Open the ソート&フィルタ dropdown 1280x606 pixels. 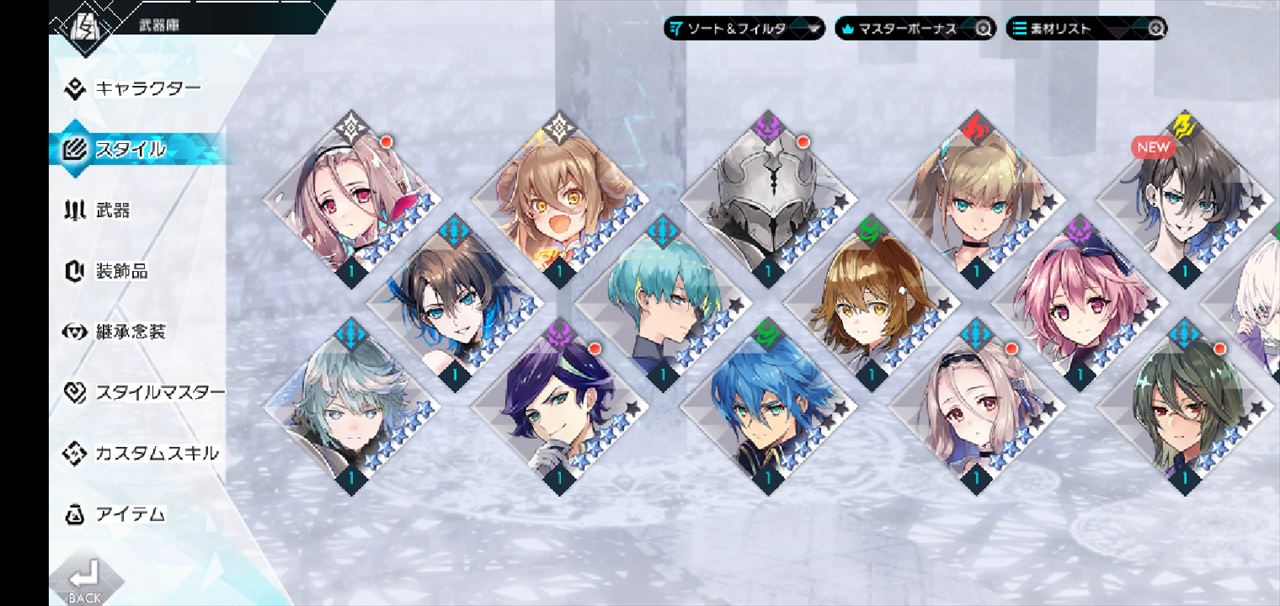coord(744,28)
